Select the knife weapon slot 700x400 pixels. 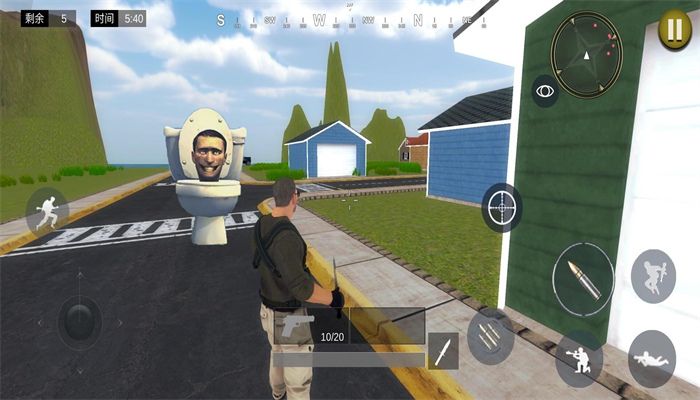(x=442, y=351)
